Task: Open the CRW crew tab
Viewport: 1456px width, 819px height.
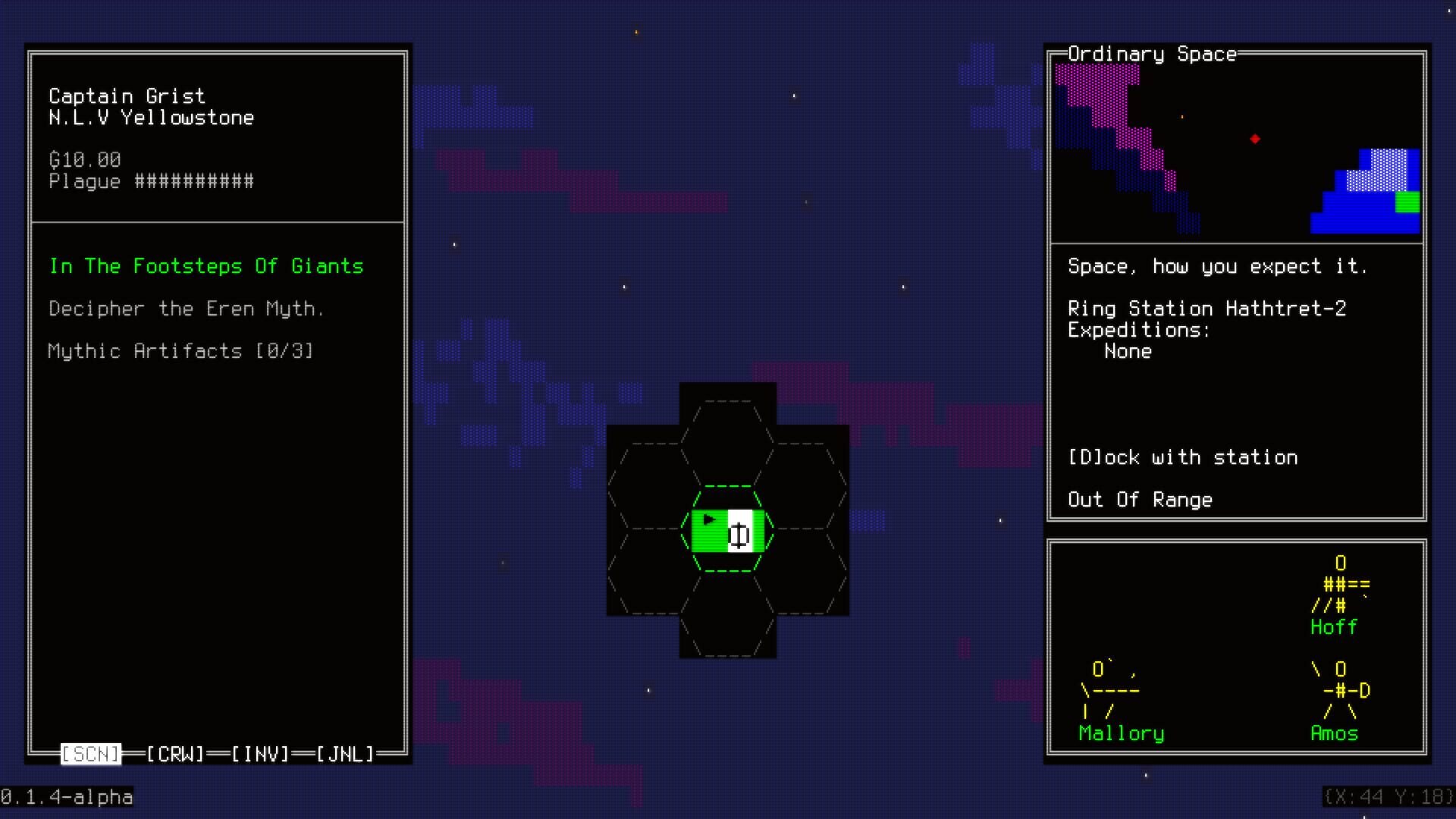Action: [174, 754]
